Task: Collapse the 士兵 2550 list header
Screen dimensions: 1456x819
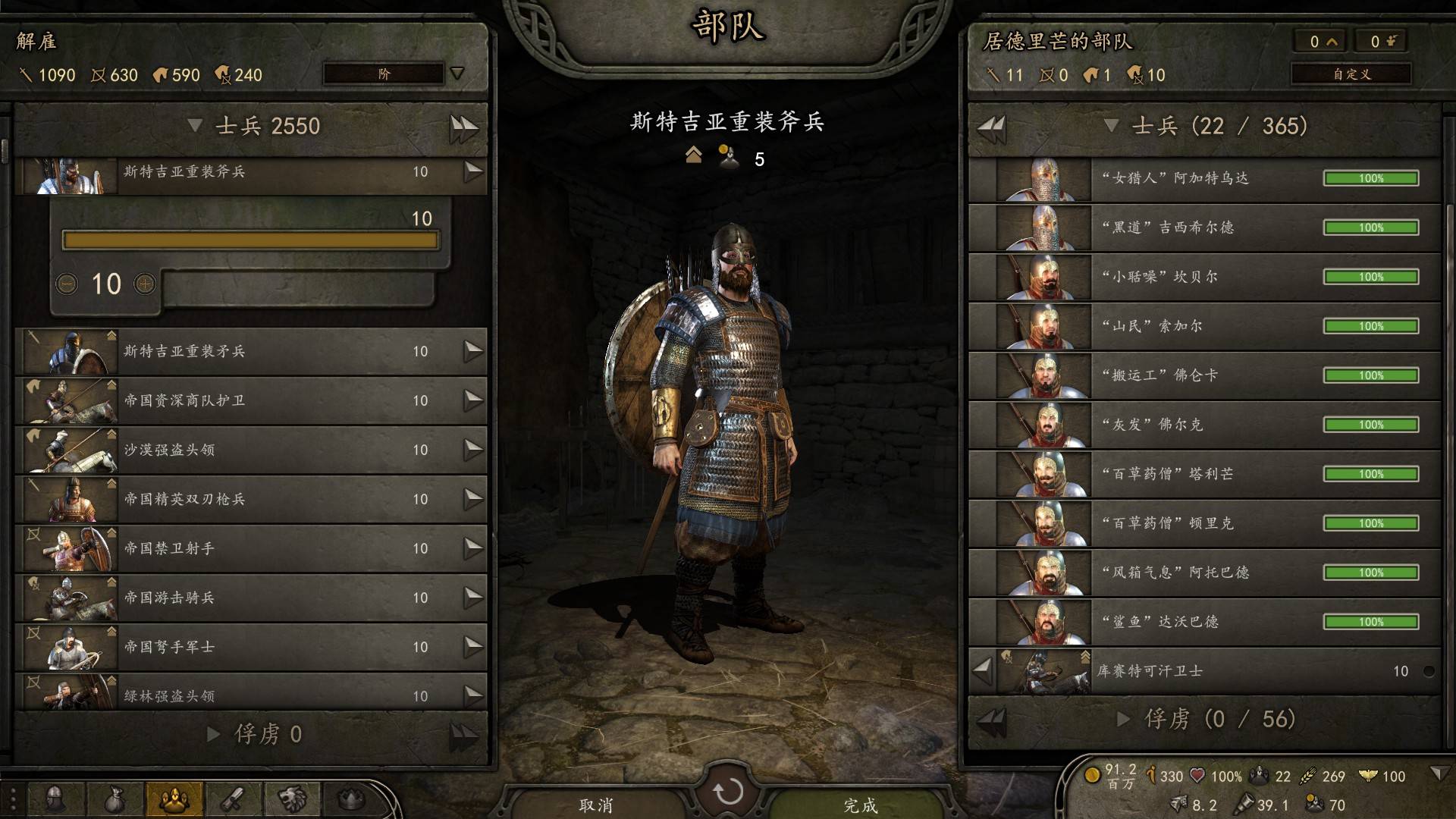Action: [195, 125]
